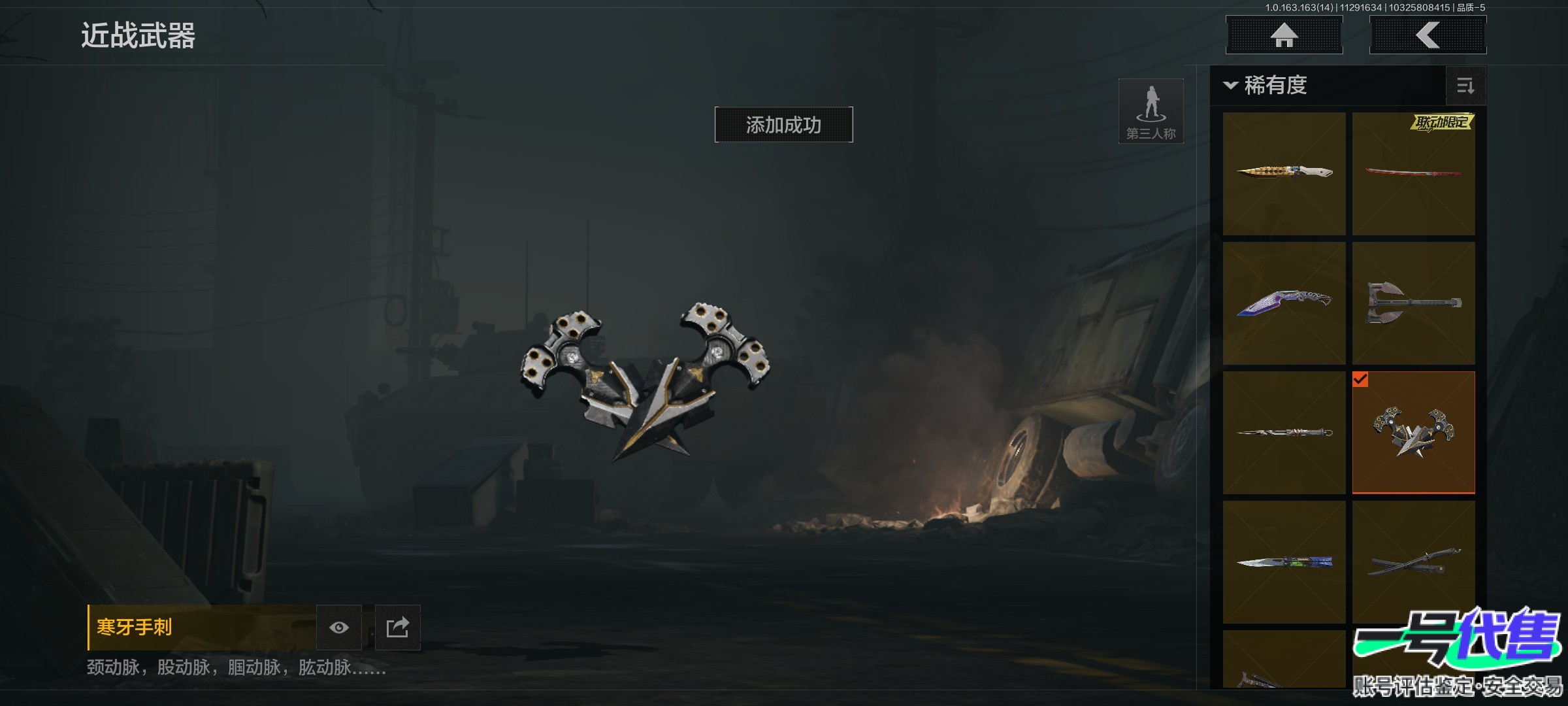Go to the home screen
Image resolution: width=1568 pixels, height=706 pixels.
1284,35
